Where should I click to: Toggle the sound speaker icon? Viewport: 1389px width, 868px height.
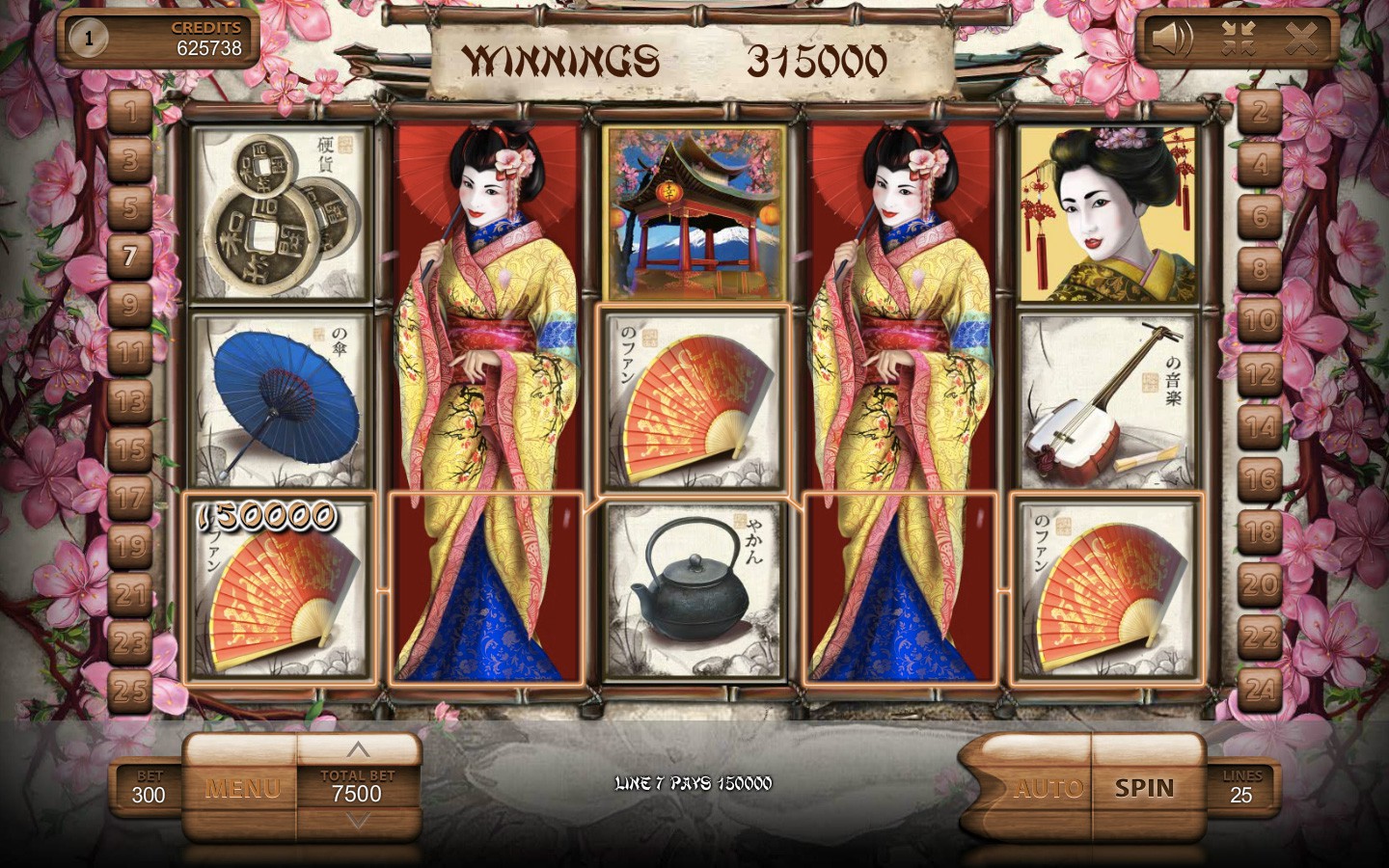pyautogui.click(x=1172, y=39)
